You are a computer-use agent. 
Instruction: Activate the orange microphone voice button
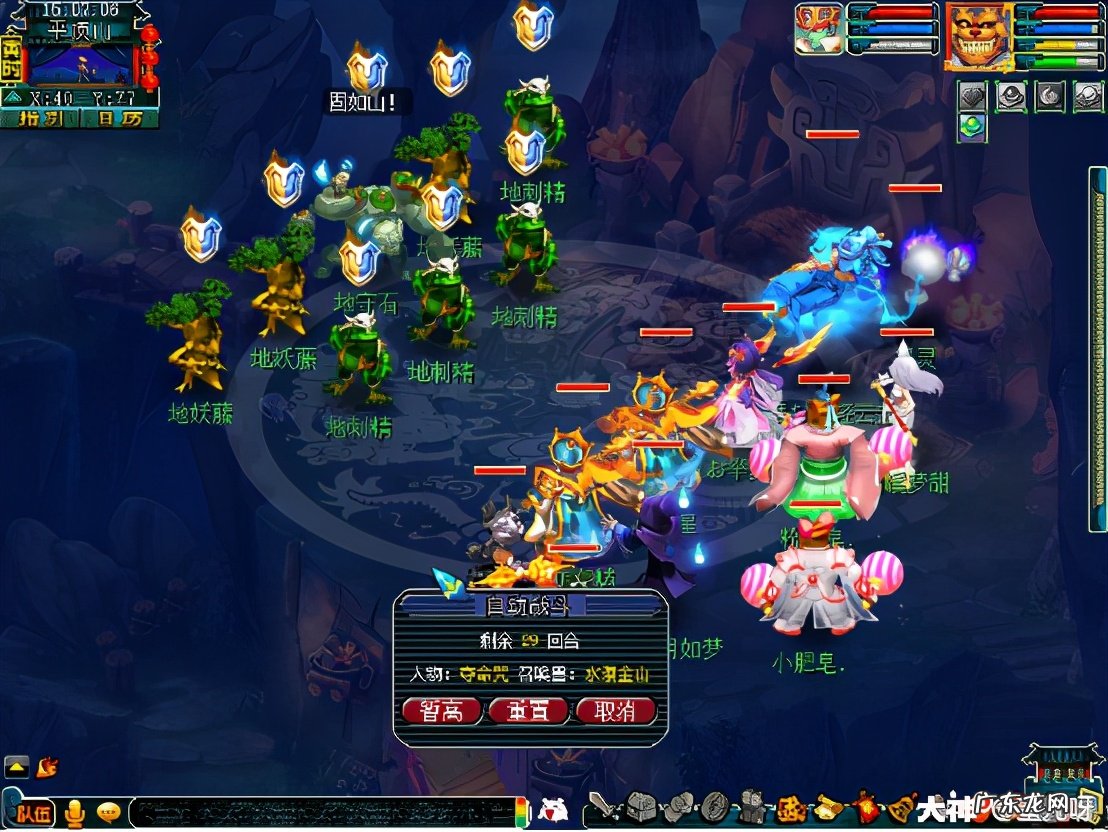(x=74, y=813)
